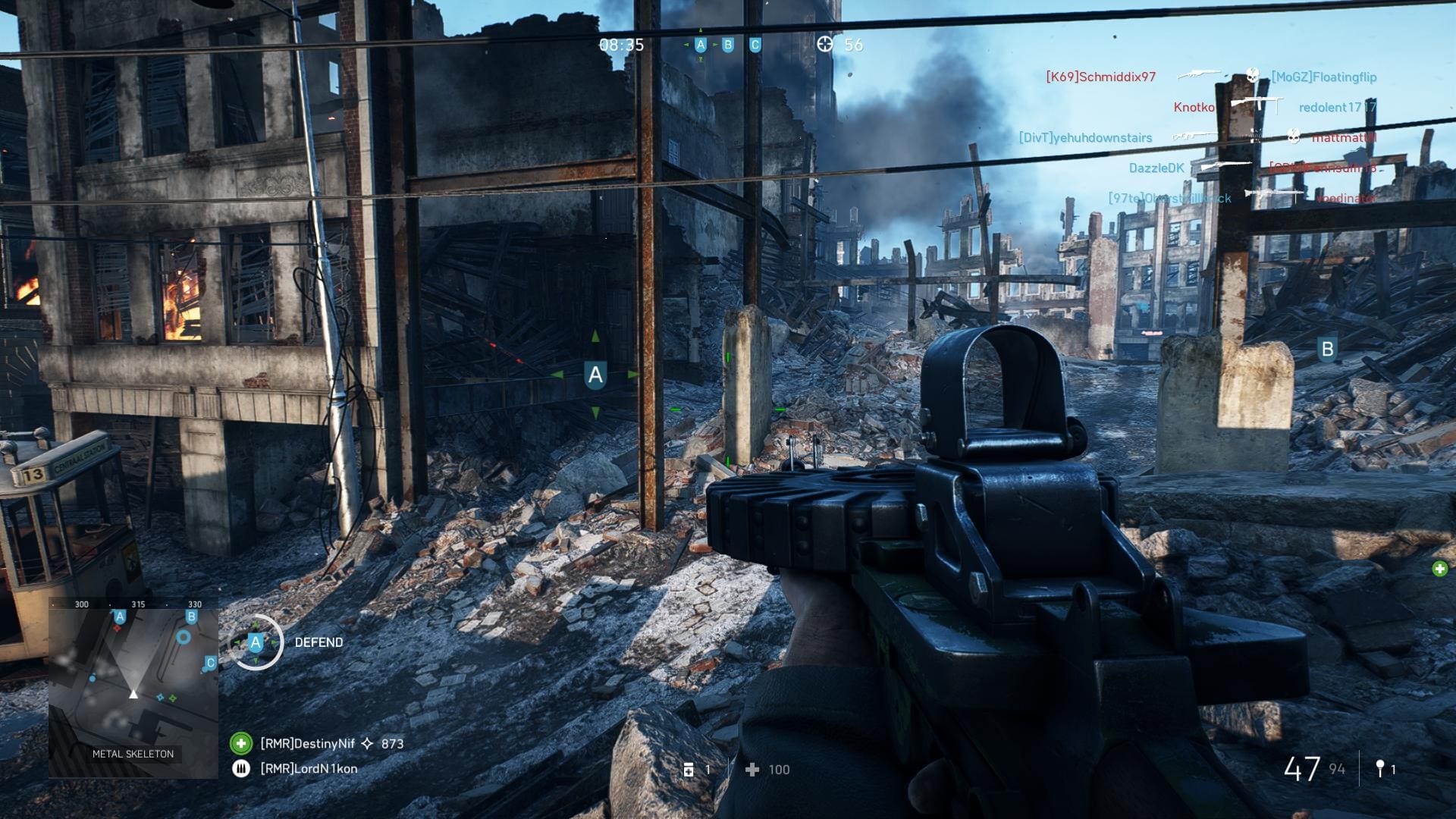Select squad member [RMR]LordN1kon
Image resolution: width=1456 pixels, height=819 pixels.
(x=308, y=768)
